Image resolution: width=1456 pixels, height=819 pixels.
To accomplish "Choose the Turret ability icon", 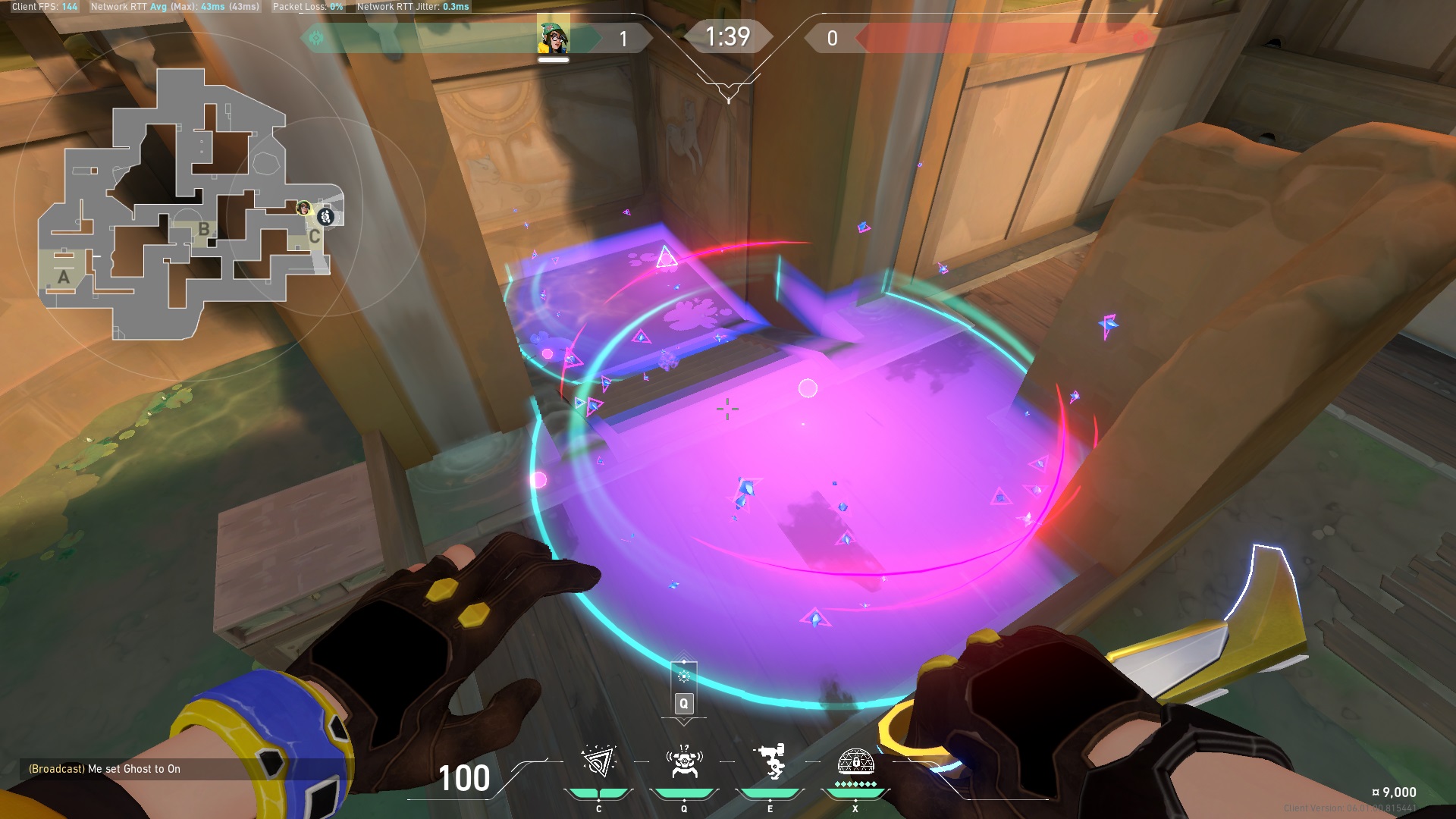I will [770, 762].
